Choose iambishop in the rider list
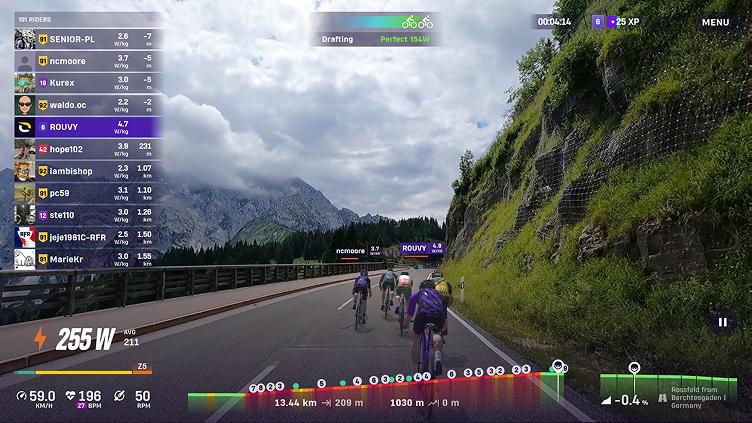The image size is (752, 423). coord(87,171)
